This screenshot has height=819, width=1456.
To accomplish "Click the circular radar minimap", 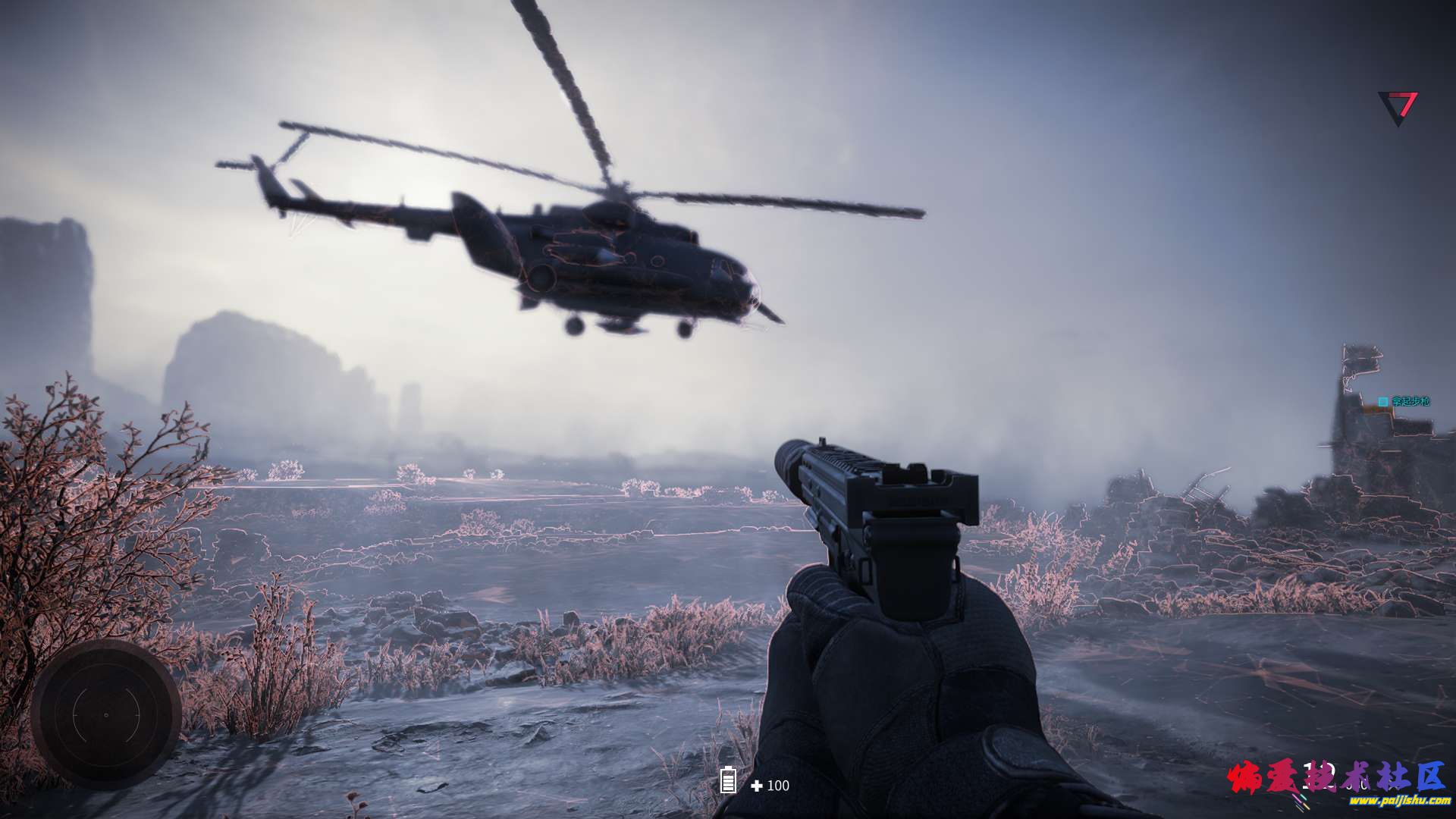I will 105,714.
